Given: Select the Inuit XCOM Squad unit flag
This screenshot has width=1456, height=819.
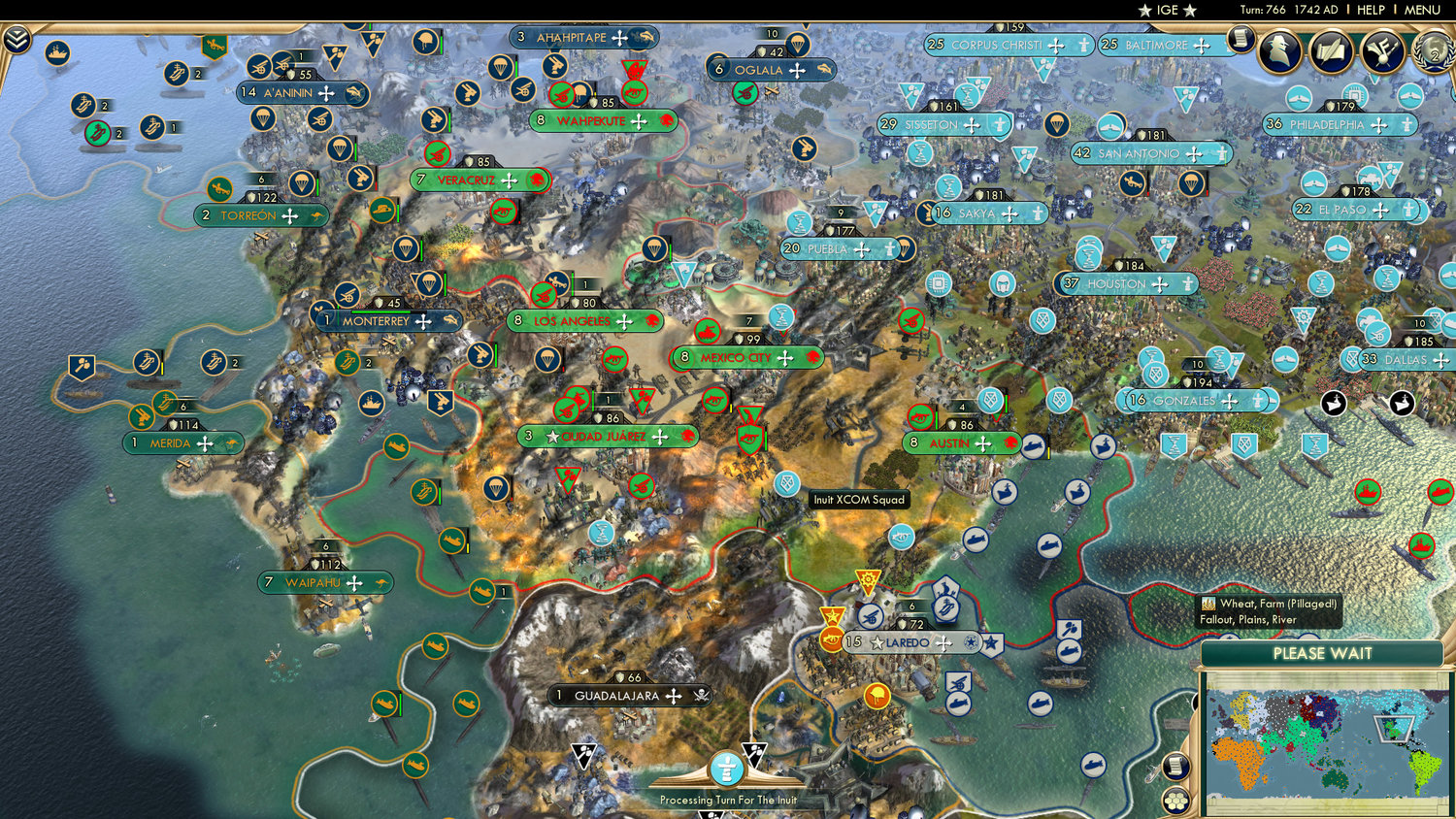Looking at the screenshot, I should coord(787,482).
